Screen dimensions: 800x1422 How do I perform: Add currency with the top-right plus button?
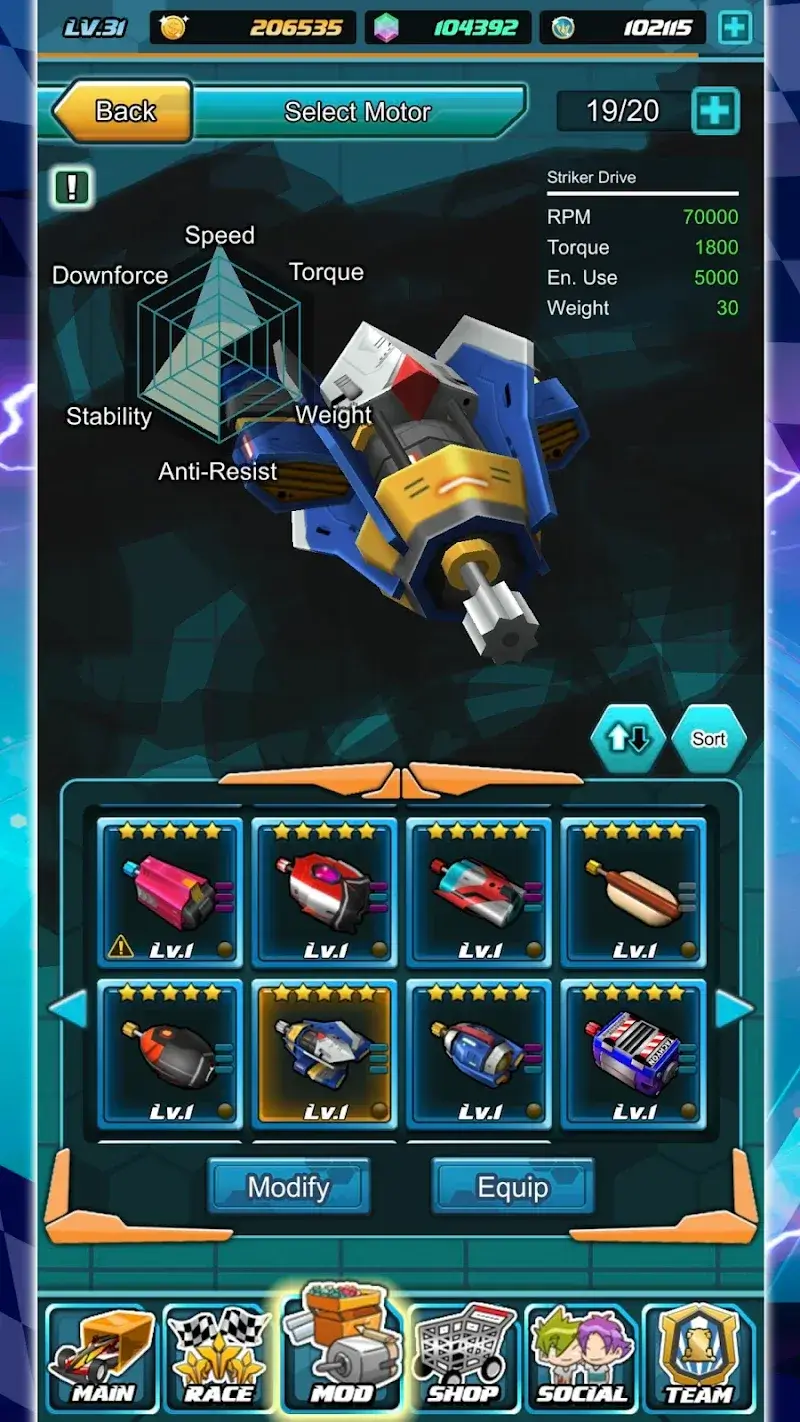point(735,28)
